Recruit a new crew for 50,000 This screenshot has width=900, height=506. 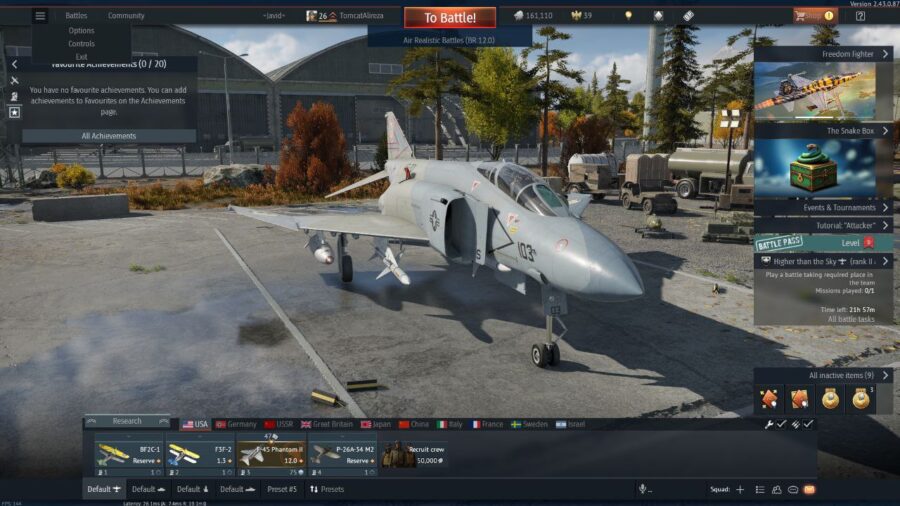click(x=412, y=454)
